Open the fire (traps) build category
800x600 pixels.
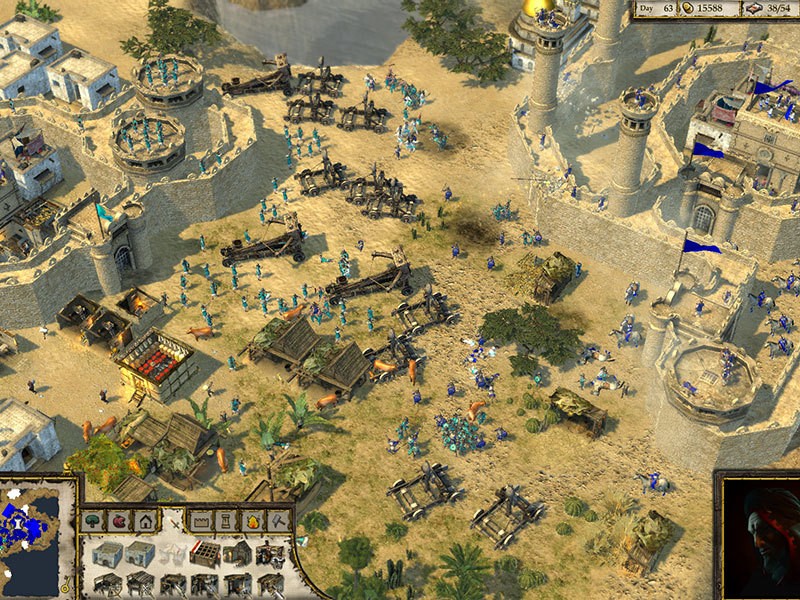pos(253,521)
